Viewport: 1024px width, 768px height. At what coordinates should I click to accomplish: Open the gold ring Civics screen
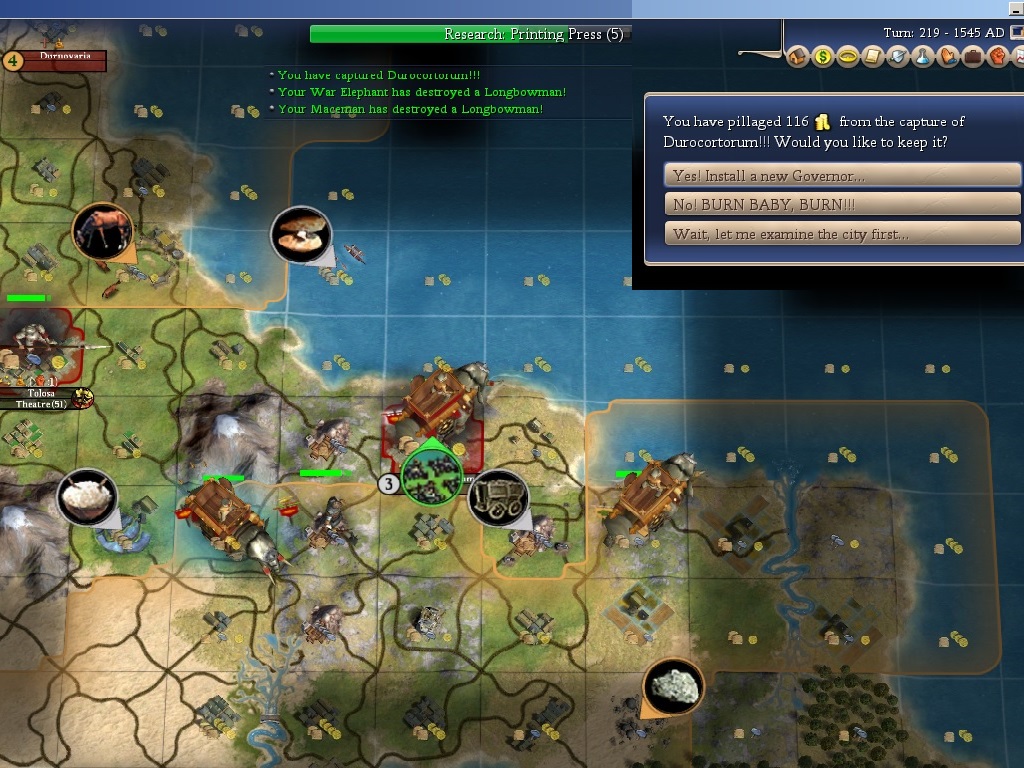point(848,57)
